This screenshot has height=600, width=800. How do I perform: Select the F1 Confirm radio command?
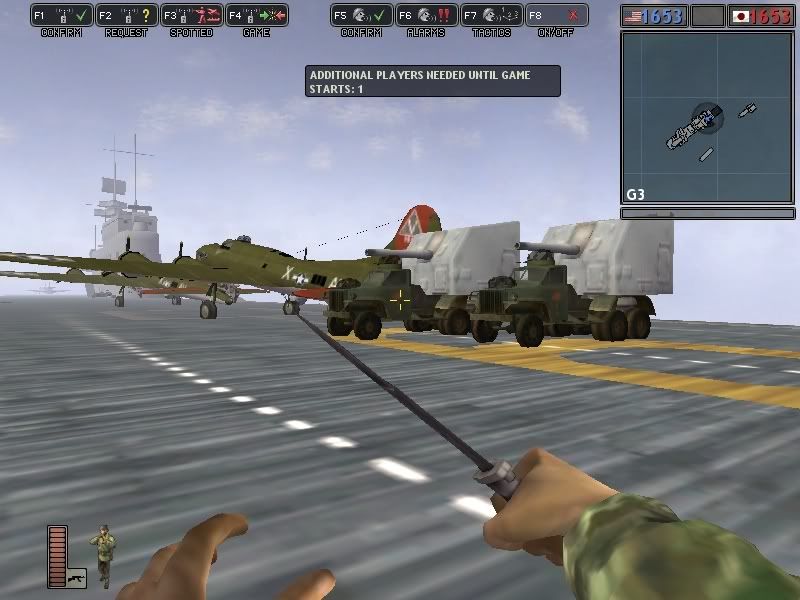(62, 16)
